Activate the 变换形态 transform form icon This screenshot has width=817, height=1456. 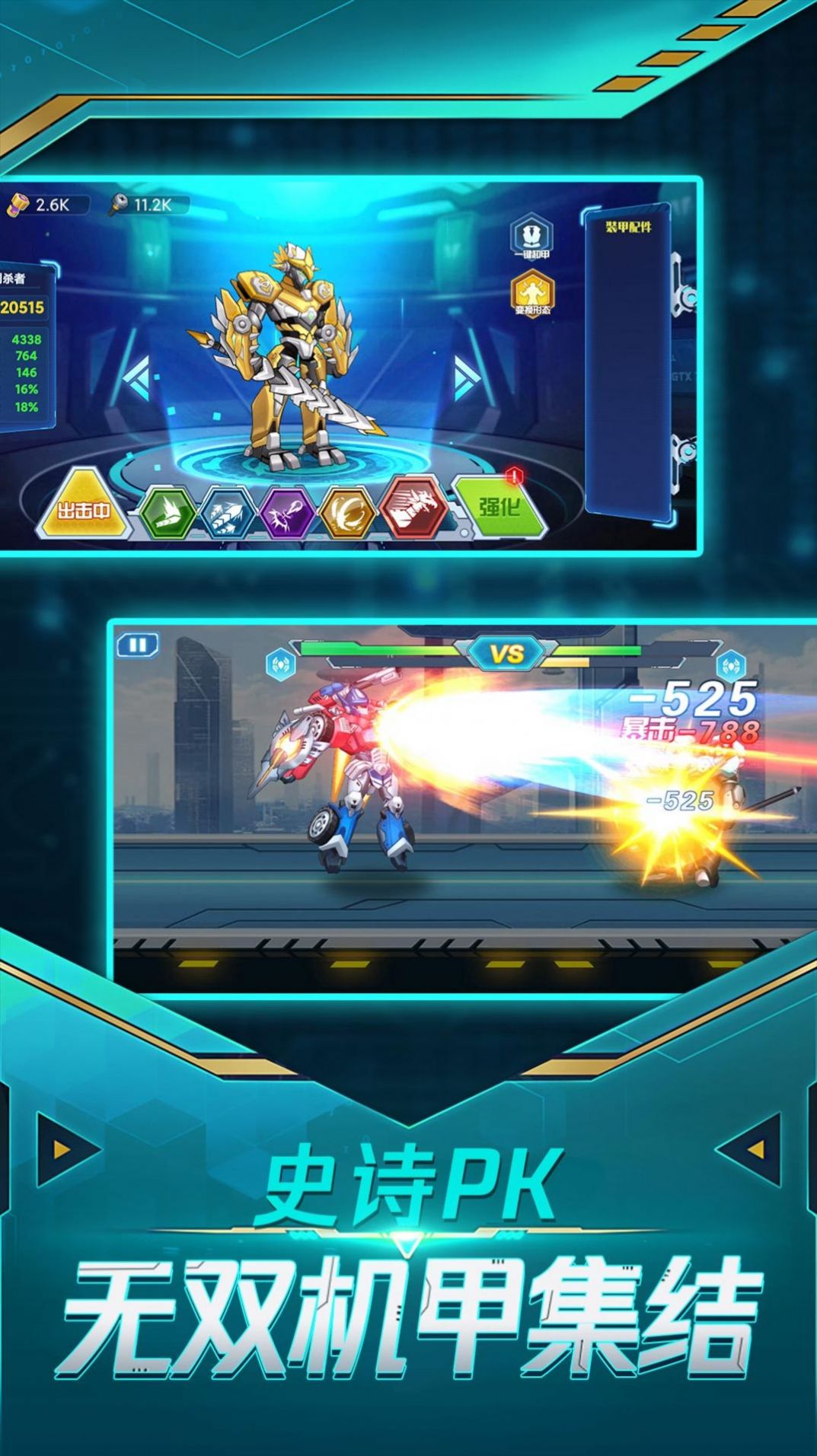click(x=531, y=294)
